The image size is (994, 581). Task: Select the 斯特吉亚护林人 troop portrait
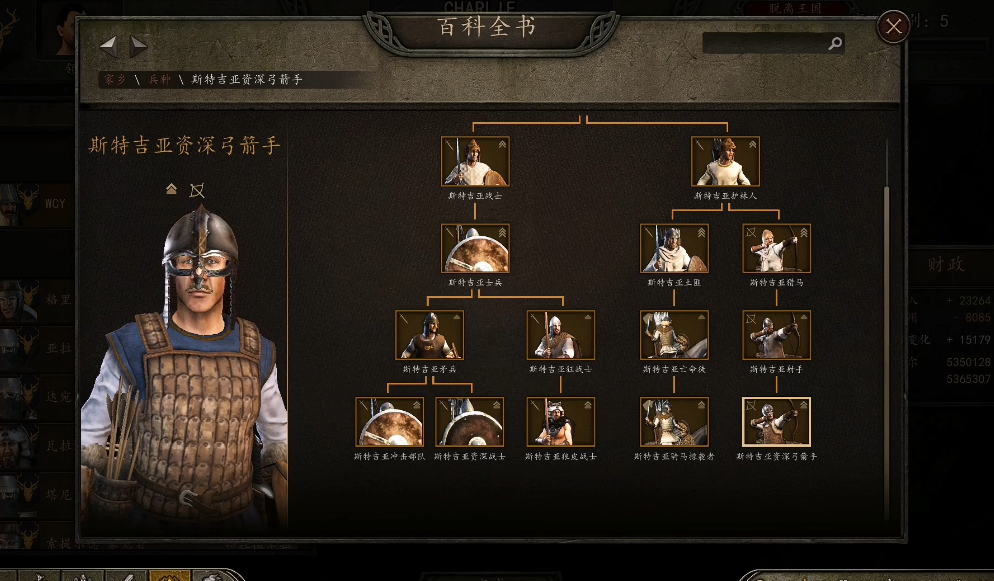(725, 161)
